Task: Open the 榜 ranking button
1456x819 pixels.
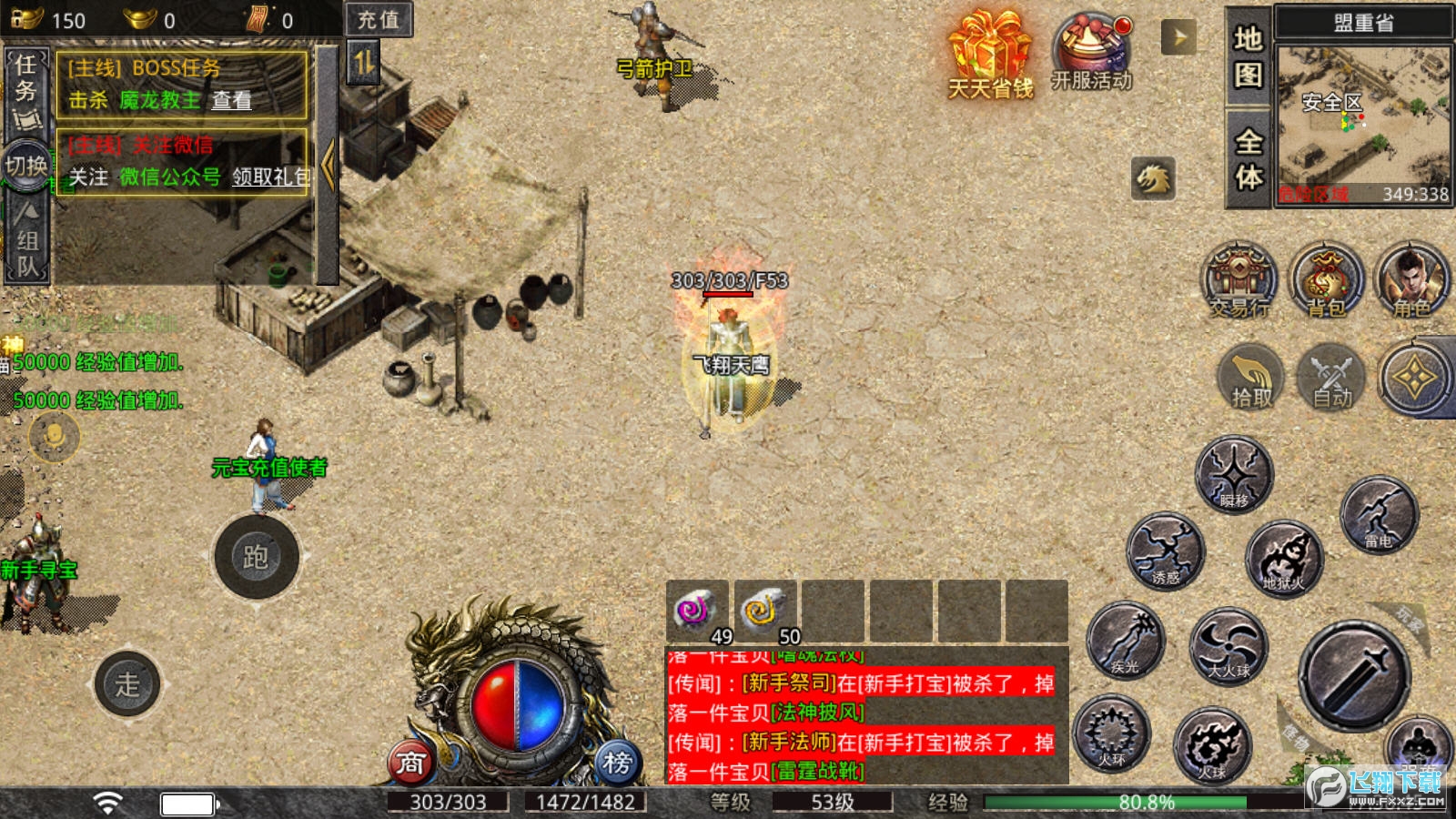Action: tap(618, 763)
